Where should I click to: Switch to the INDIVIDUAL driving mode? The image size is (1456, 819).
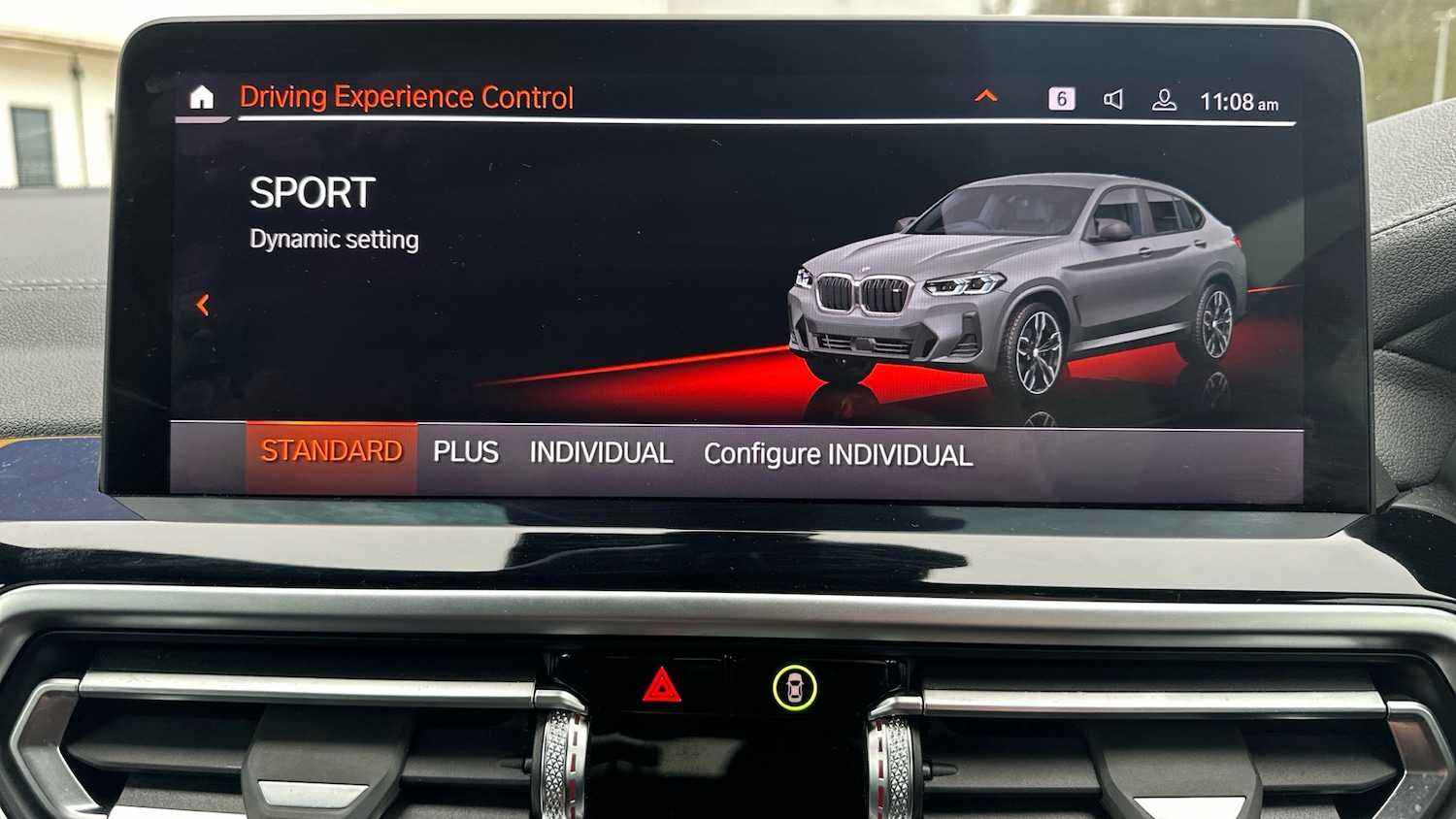click(601, 452)
